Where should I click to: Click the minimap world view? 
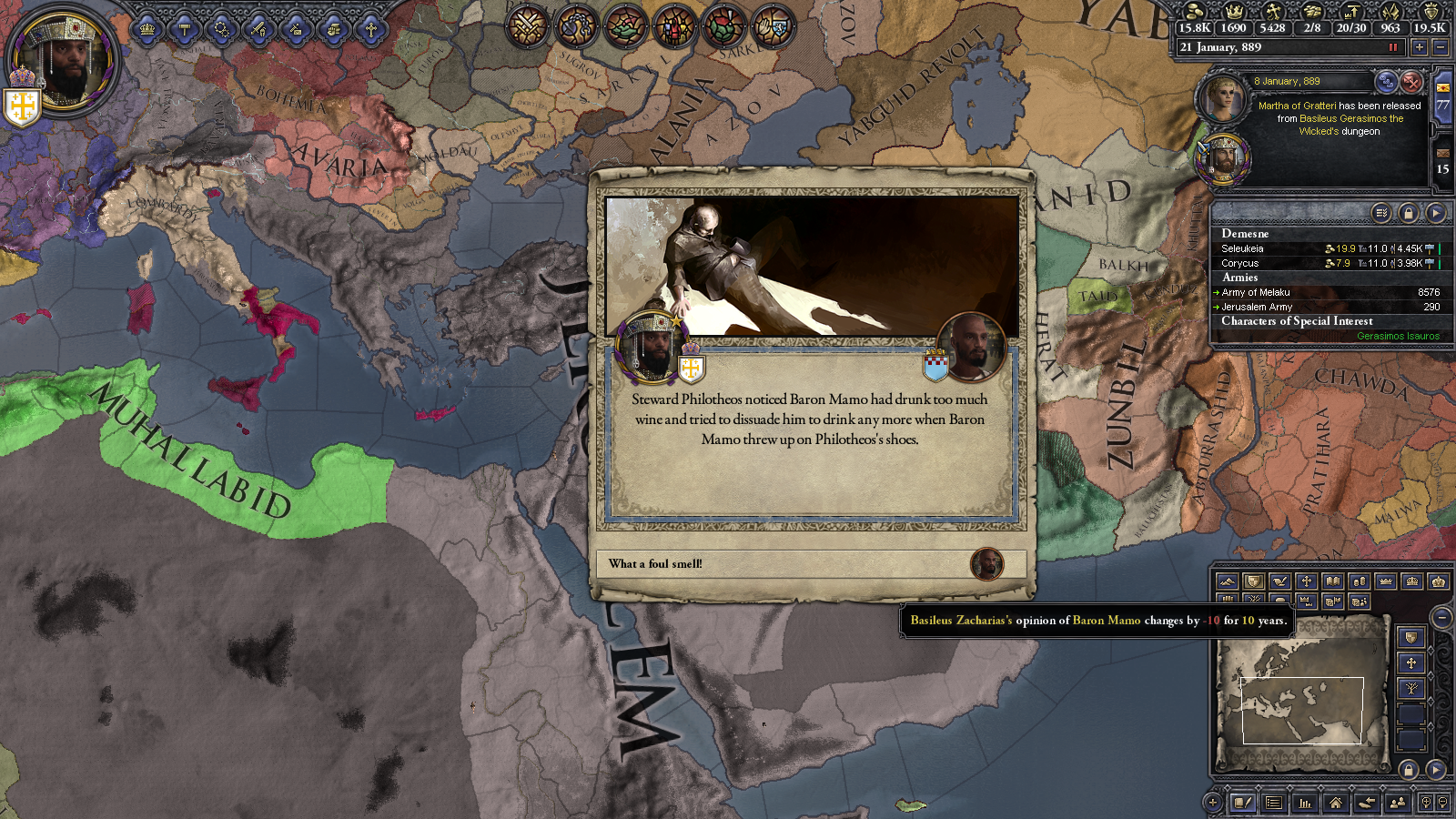[x=1301, y=710]
